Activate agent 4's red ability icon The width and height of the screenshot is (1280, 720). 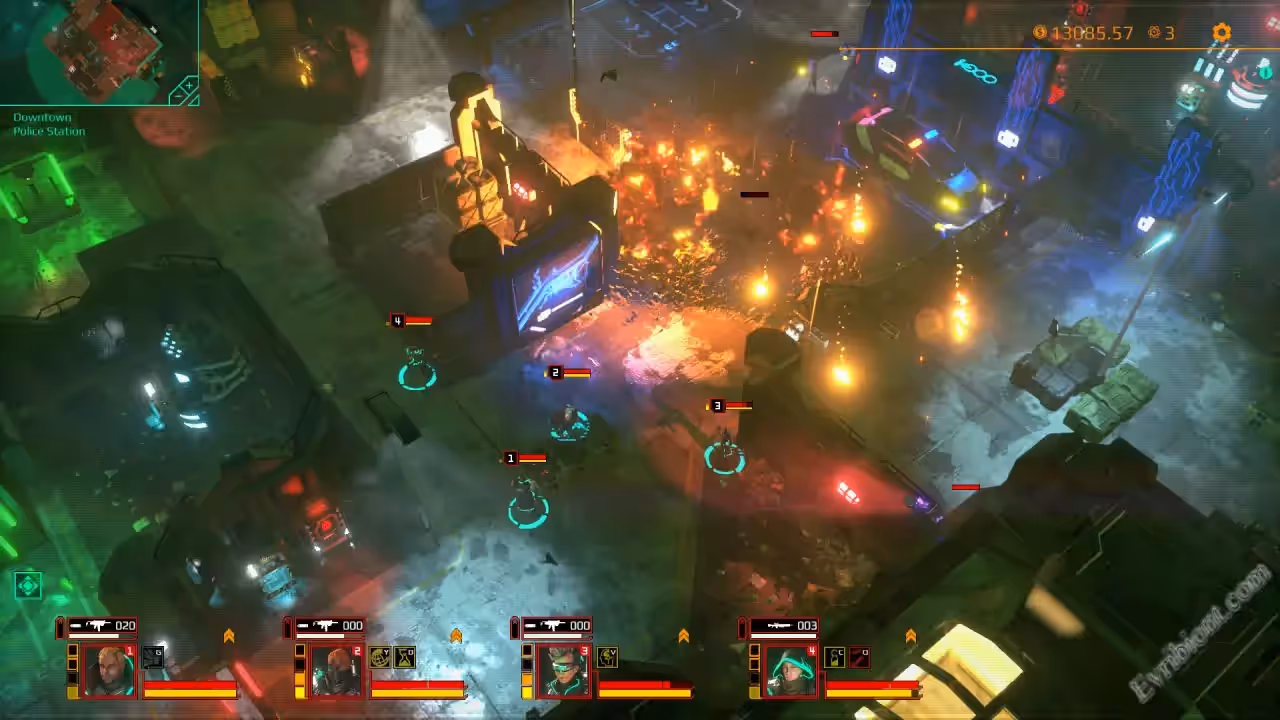pyautogui.click(x=858, y=657)
